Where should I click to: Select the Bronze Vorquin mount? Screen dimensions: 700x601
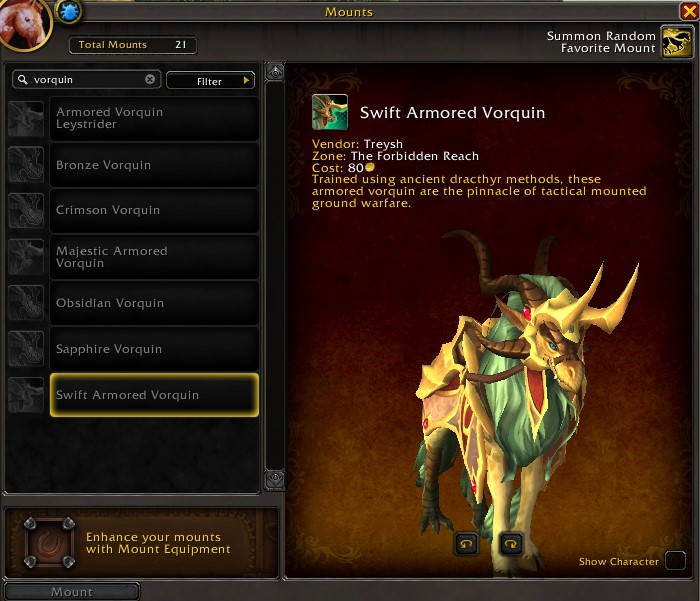coord(154,164)
